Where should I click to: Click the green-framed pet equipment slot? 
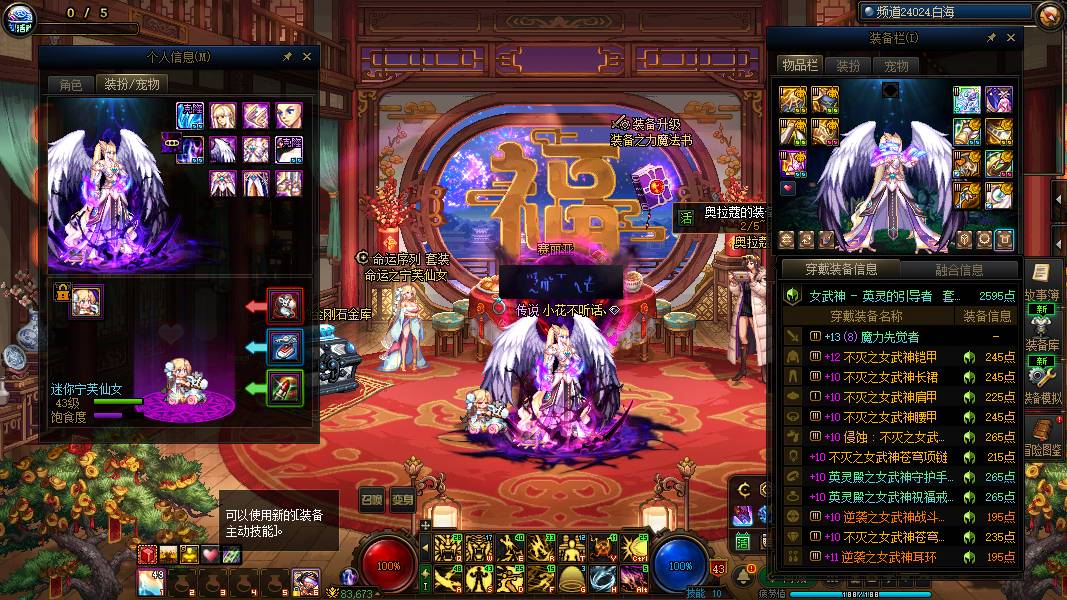pyautogui.click(x=286, y=388)
